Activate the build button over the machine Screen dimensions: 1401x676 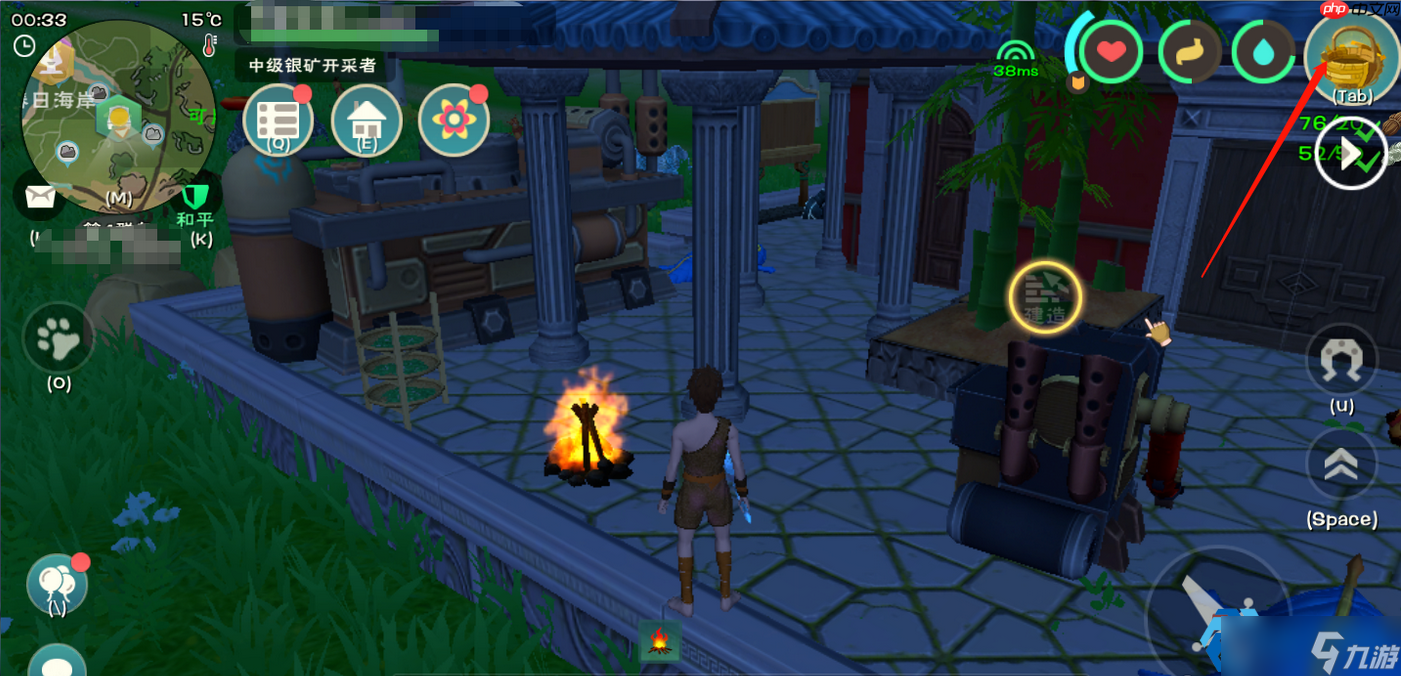[1045, 297]
